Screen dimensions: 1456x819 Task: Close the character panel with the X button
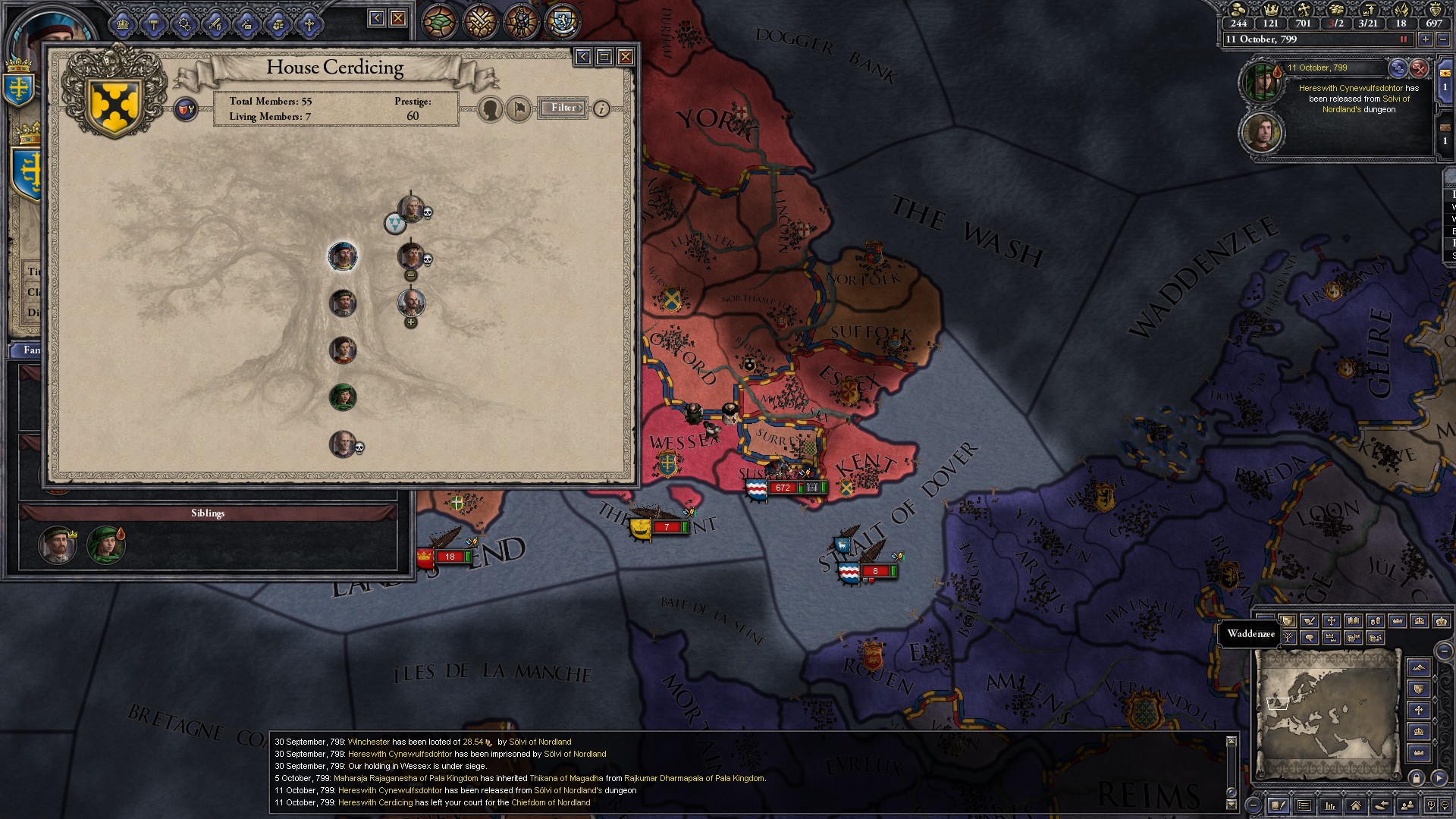point(398,18)
